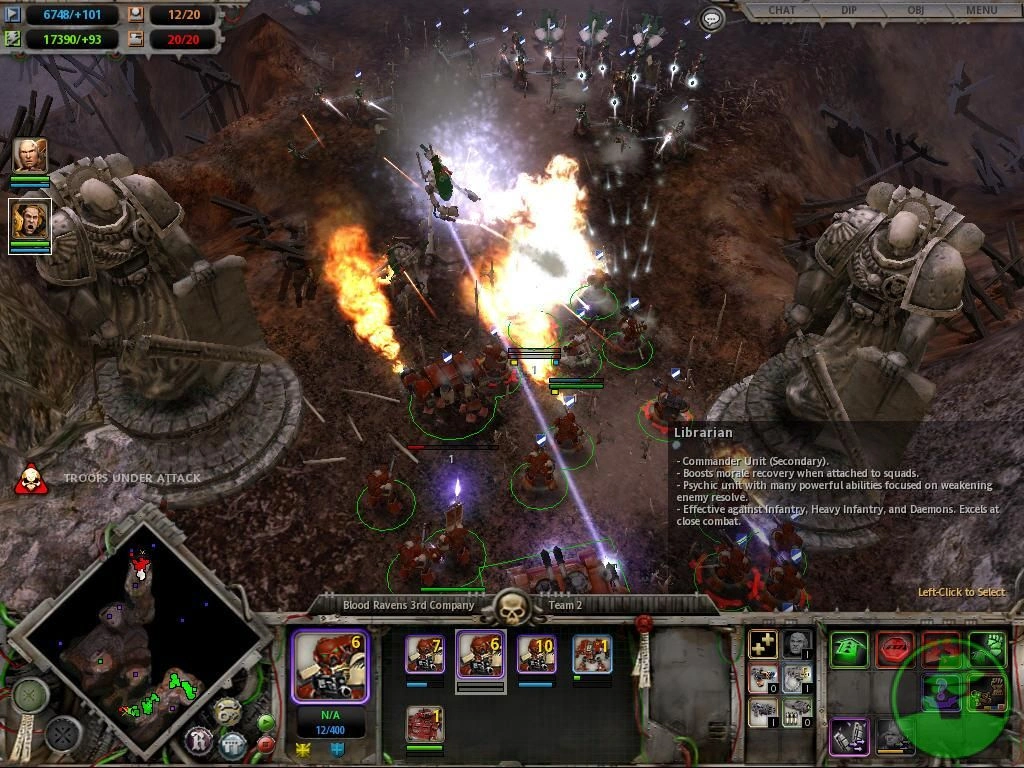This screenshot has width=1024, height=768.
Task: Choose the squad icon numbered 10
Action: (x=536, y=655)
